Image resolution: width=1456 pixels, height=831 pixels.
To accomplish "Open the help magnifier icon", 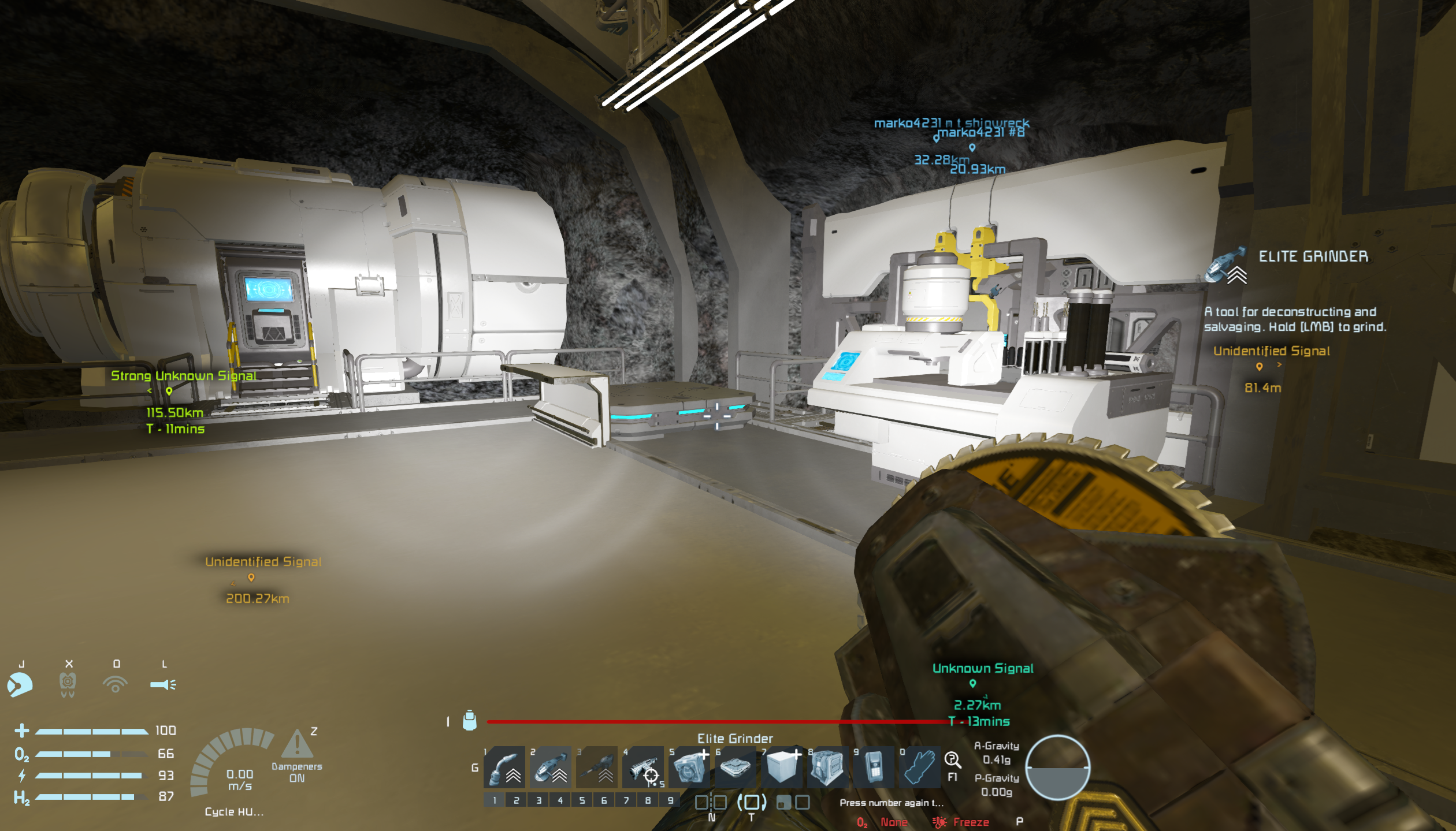I will click(x=952, y=760).
